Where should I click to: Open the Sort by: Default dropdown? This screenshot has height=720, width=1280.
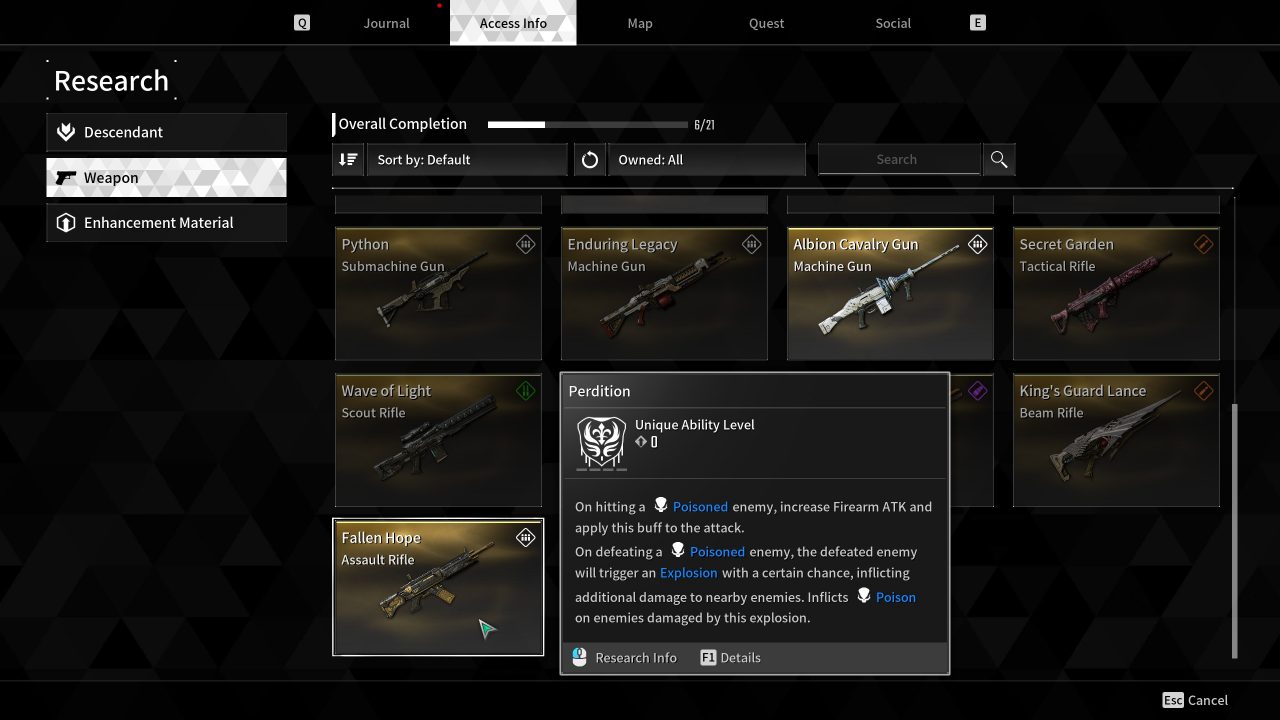pos(468,159)
